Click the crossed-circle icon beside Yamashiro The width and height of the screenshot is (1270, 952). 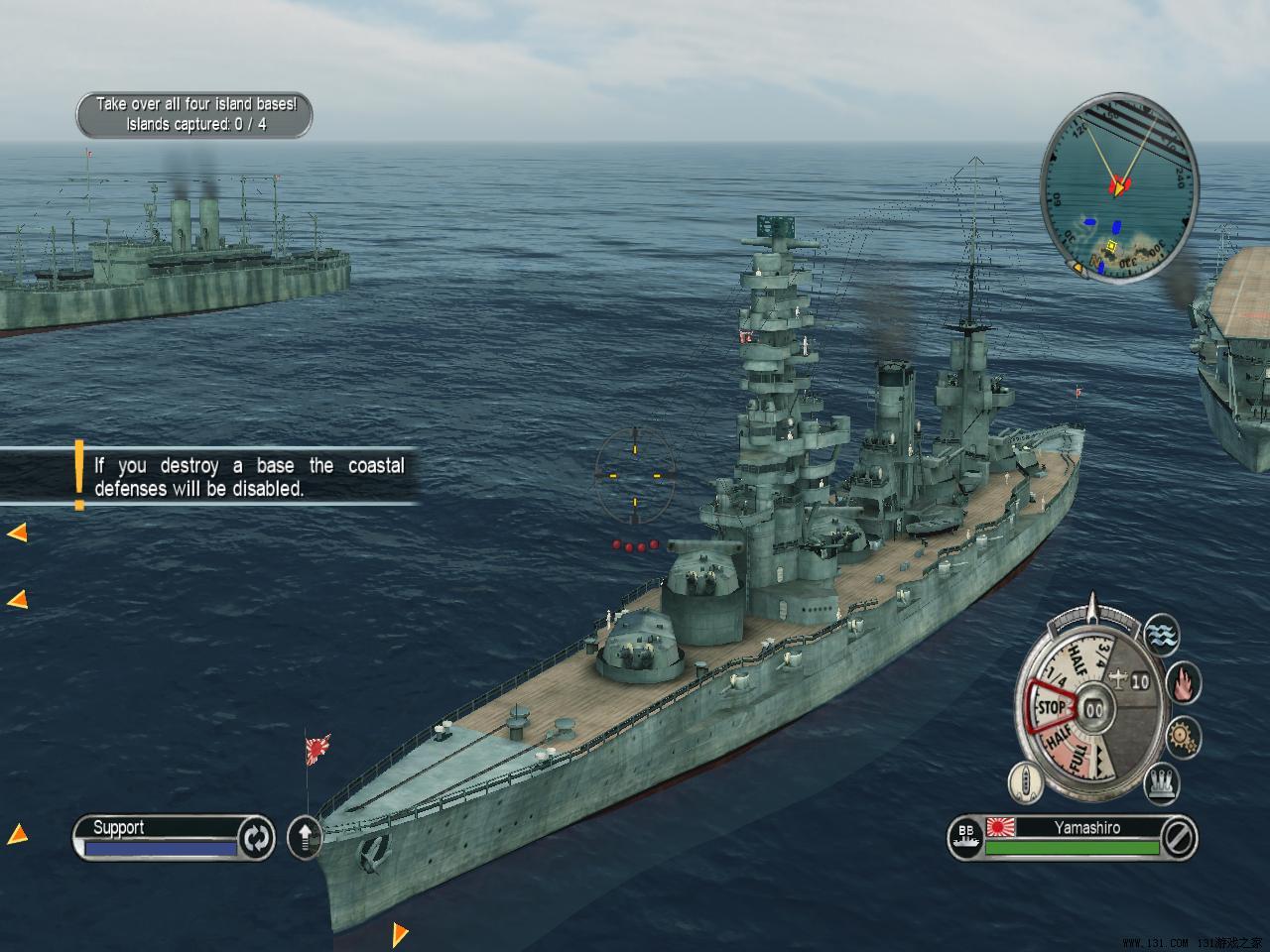tap(1178, 838)
